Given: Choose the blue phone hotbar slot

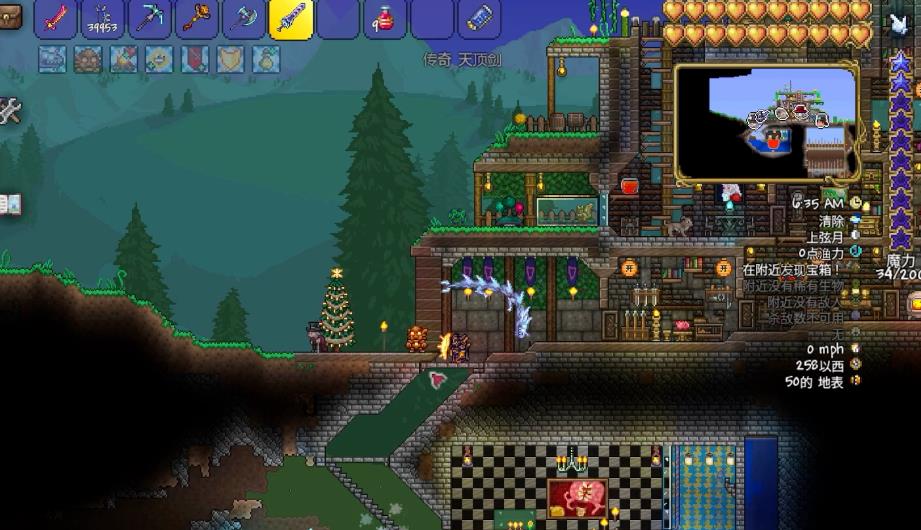Looking at the screenshot, I should 479,19.
